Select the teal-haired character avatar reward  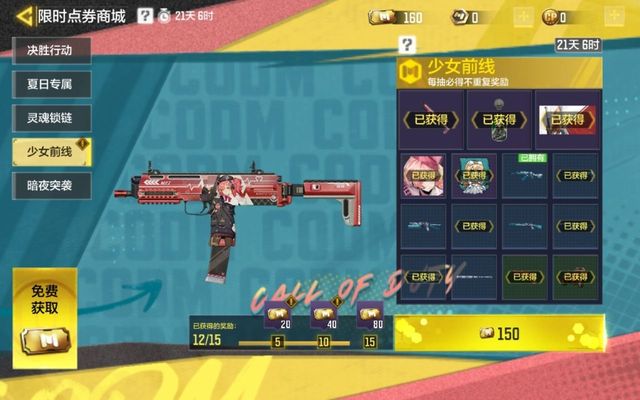pyautogui.click(x=474, y=174)
